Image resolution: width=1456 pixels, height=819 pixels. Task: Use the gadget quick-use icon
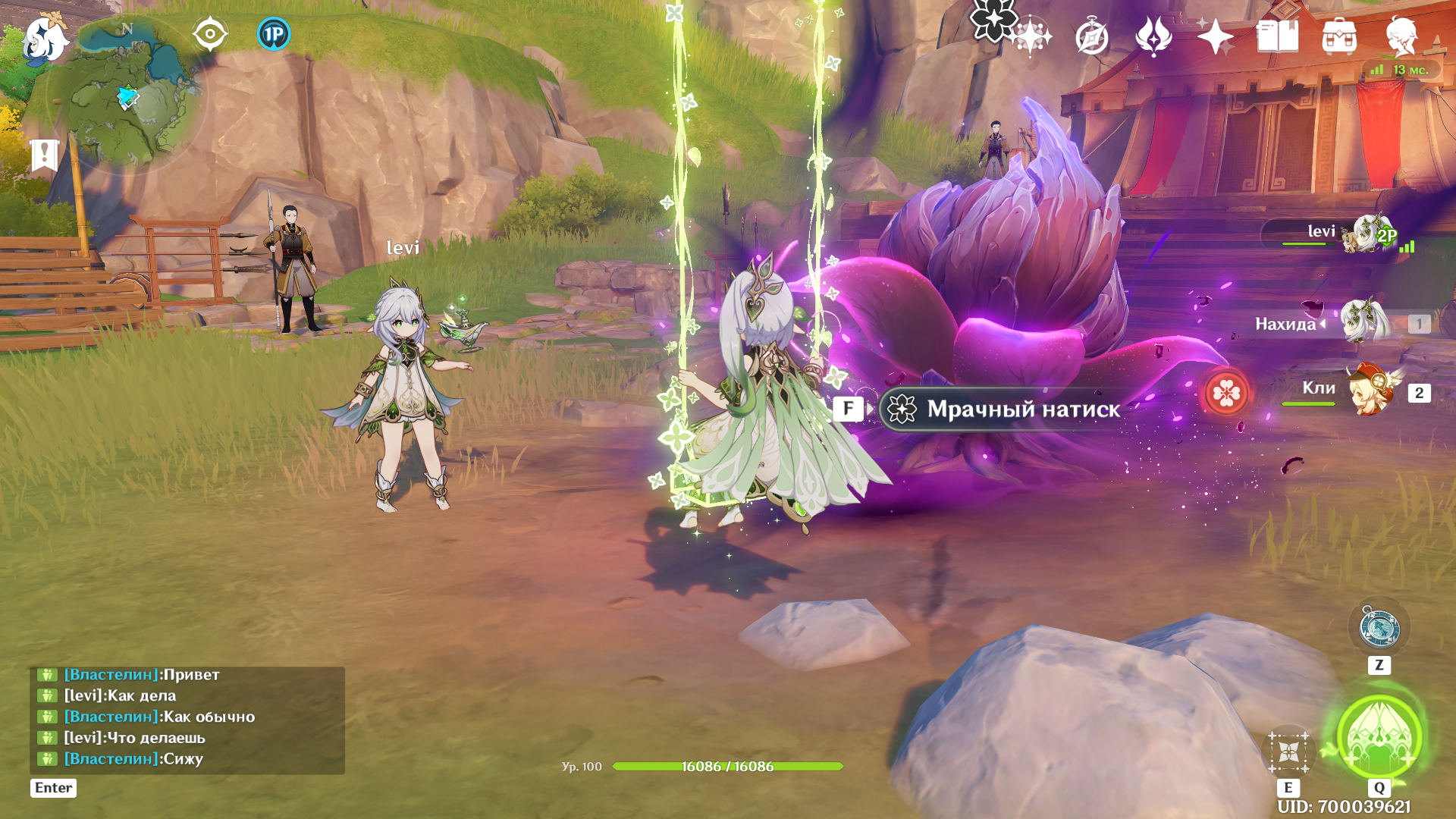click(x=1379, y=629)
